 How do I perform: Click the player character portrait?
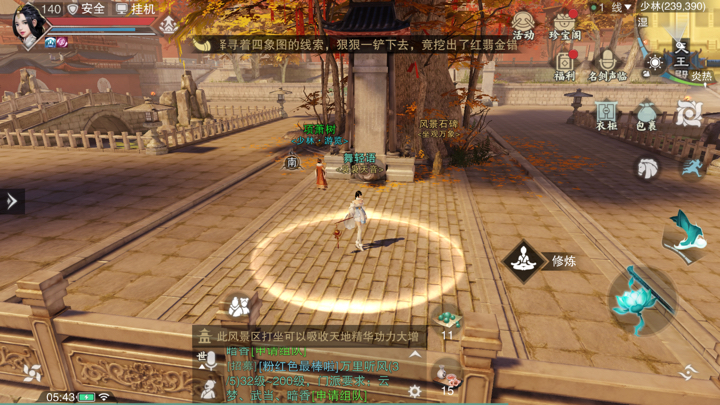pyautogui.click(x=30, y=24)
